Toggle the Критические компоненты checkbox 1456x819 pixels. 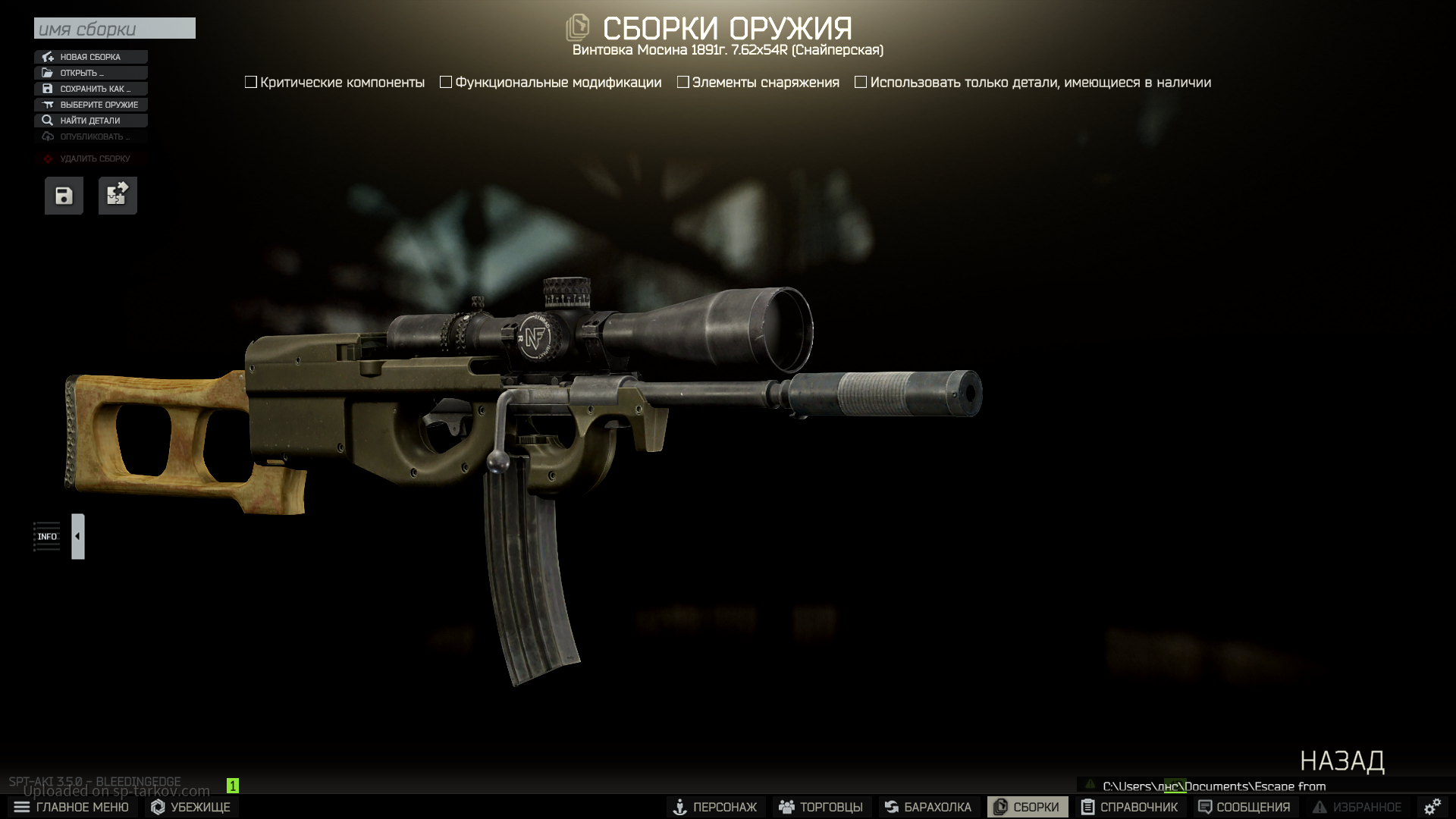click(x=251, y=82)
